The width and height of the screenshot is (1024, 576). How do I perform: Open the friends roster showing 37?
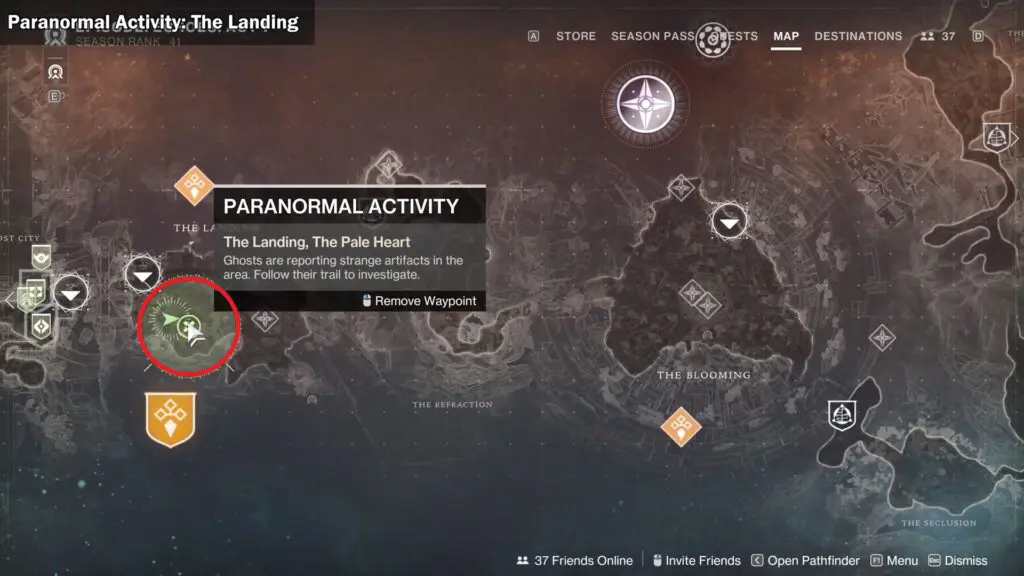click(938, 36)
